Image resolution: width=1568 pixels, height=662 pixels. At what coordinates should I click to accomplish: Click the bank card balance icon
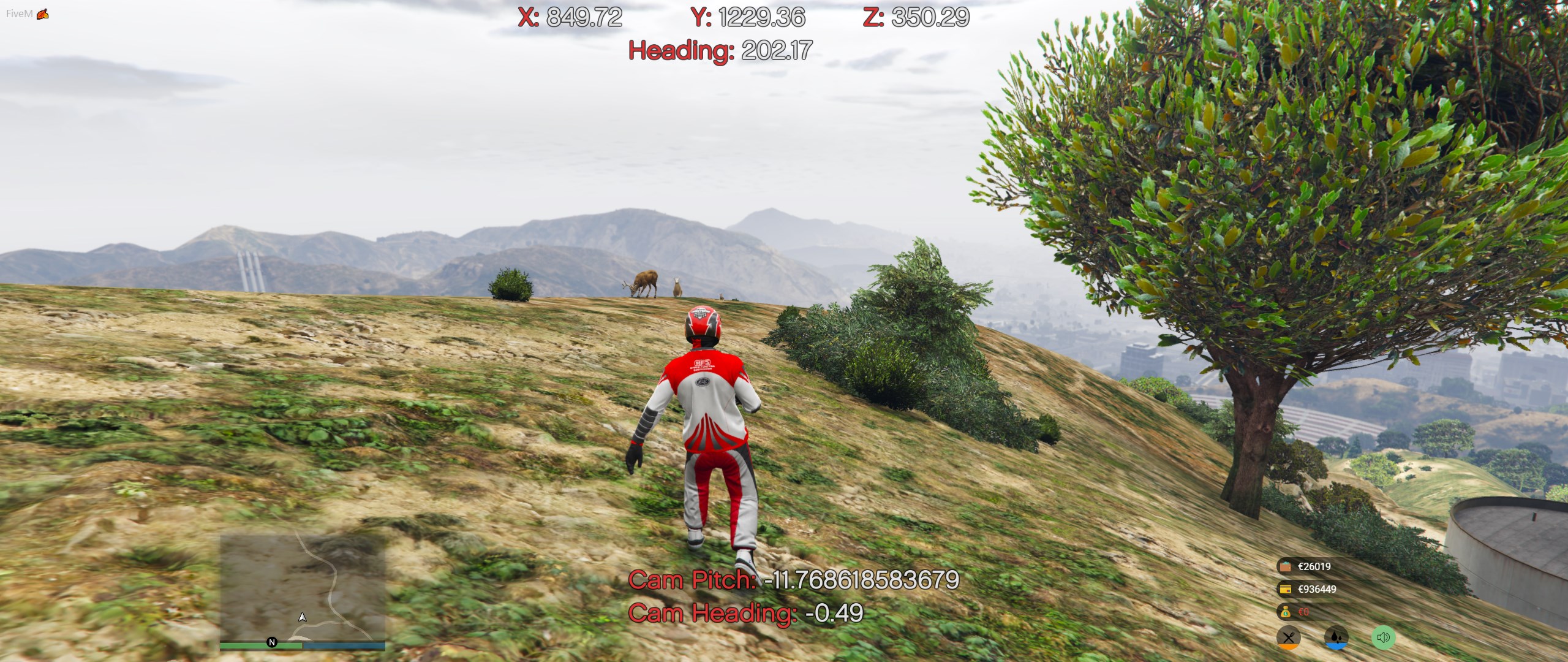(1285, 589)
